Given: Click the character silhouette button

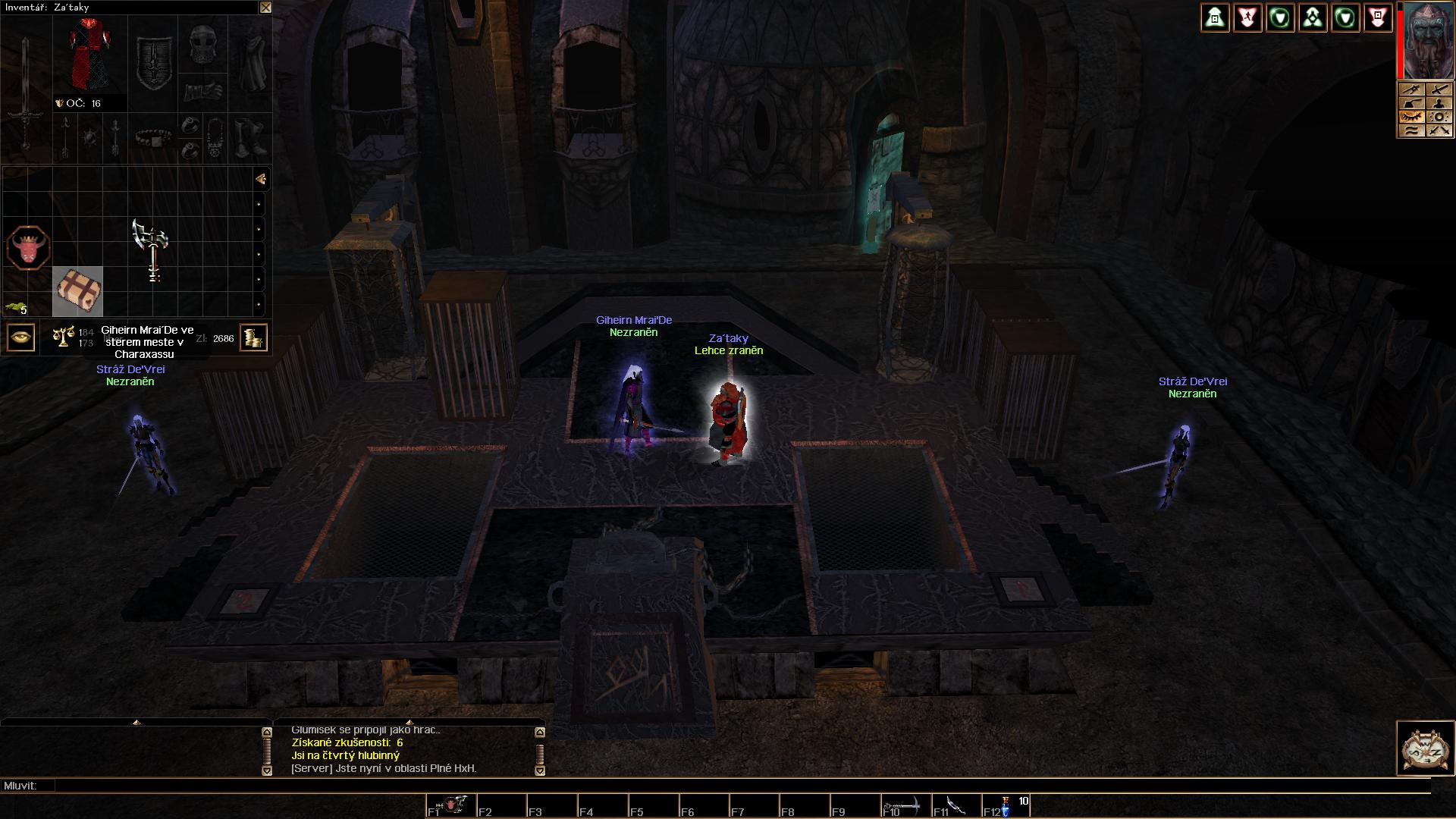Looking at the screenshot, I should click(1439, 103).
